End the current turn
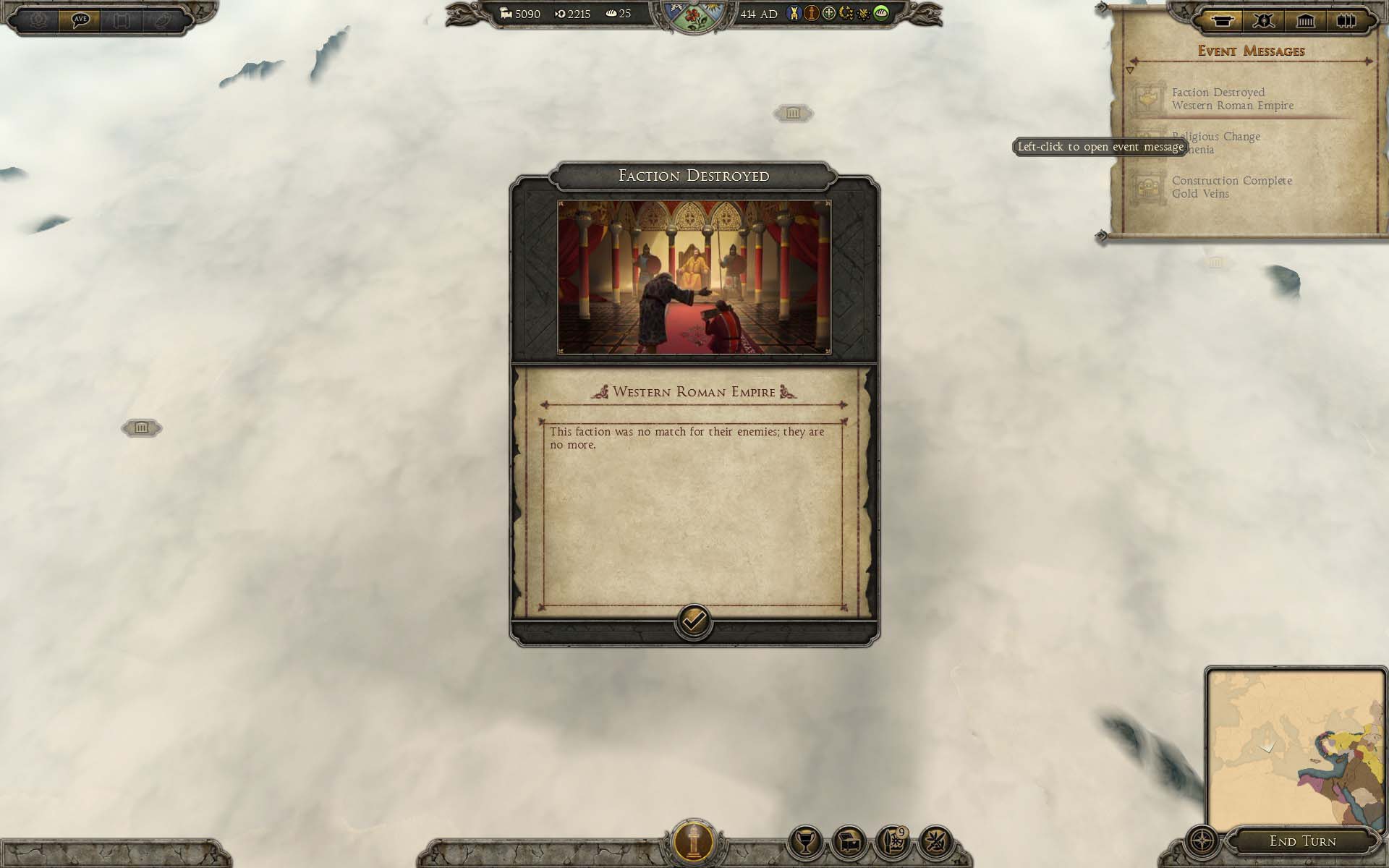Viewport: 1389px width, 868px height. pyautogui.click(x=1302, y=841)
